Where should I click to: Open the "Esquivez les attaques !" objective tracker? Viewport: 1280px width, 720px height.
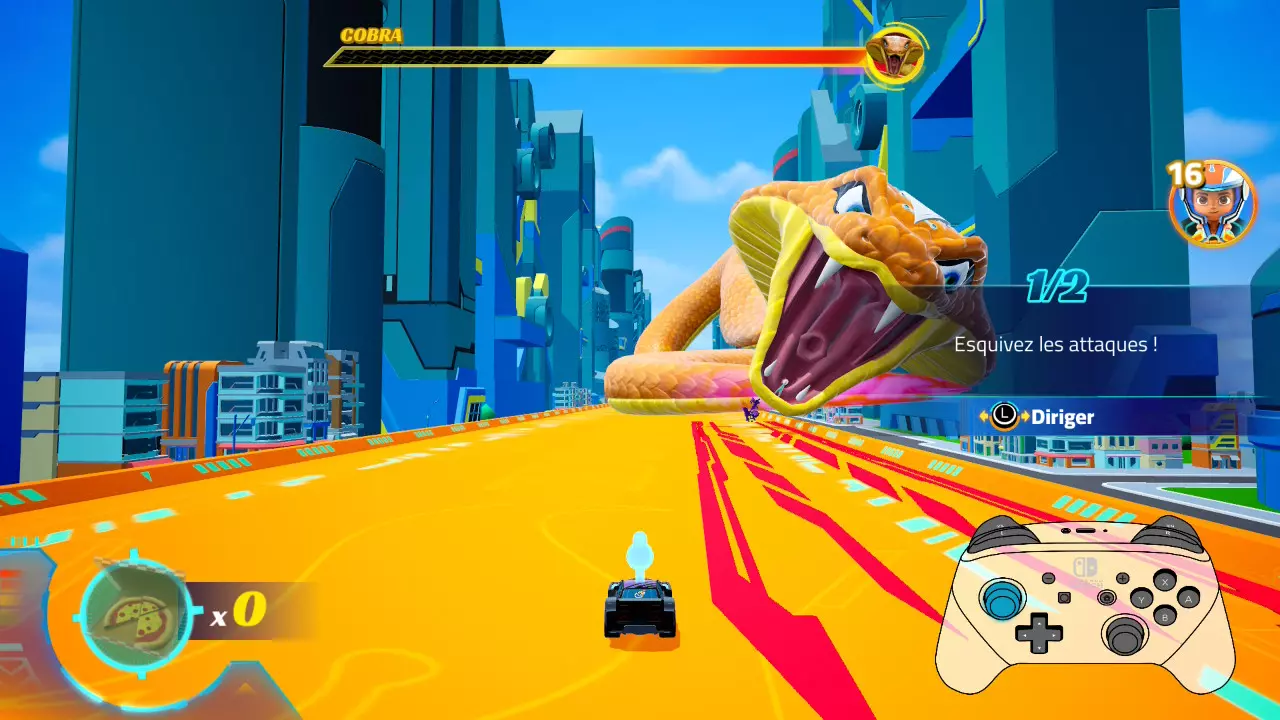pyautogui.click(x=1055, y=344)
